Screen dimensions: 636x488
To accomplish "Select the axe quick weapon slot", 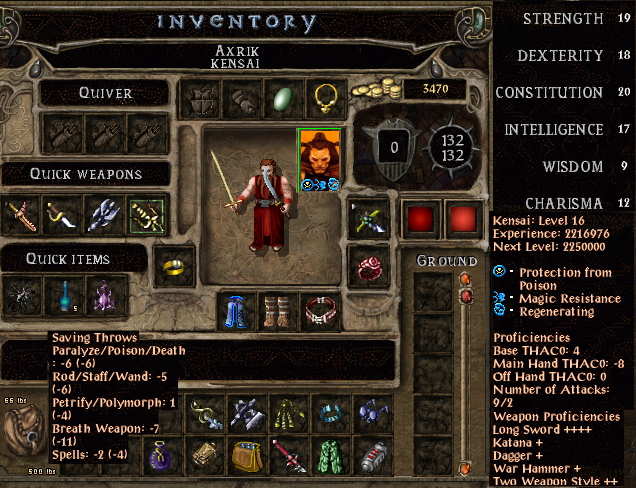I will point(105,214).
